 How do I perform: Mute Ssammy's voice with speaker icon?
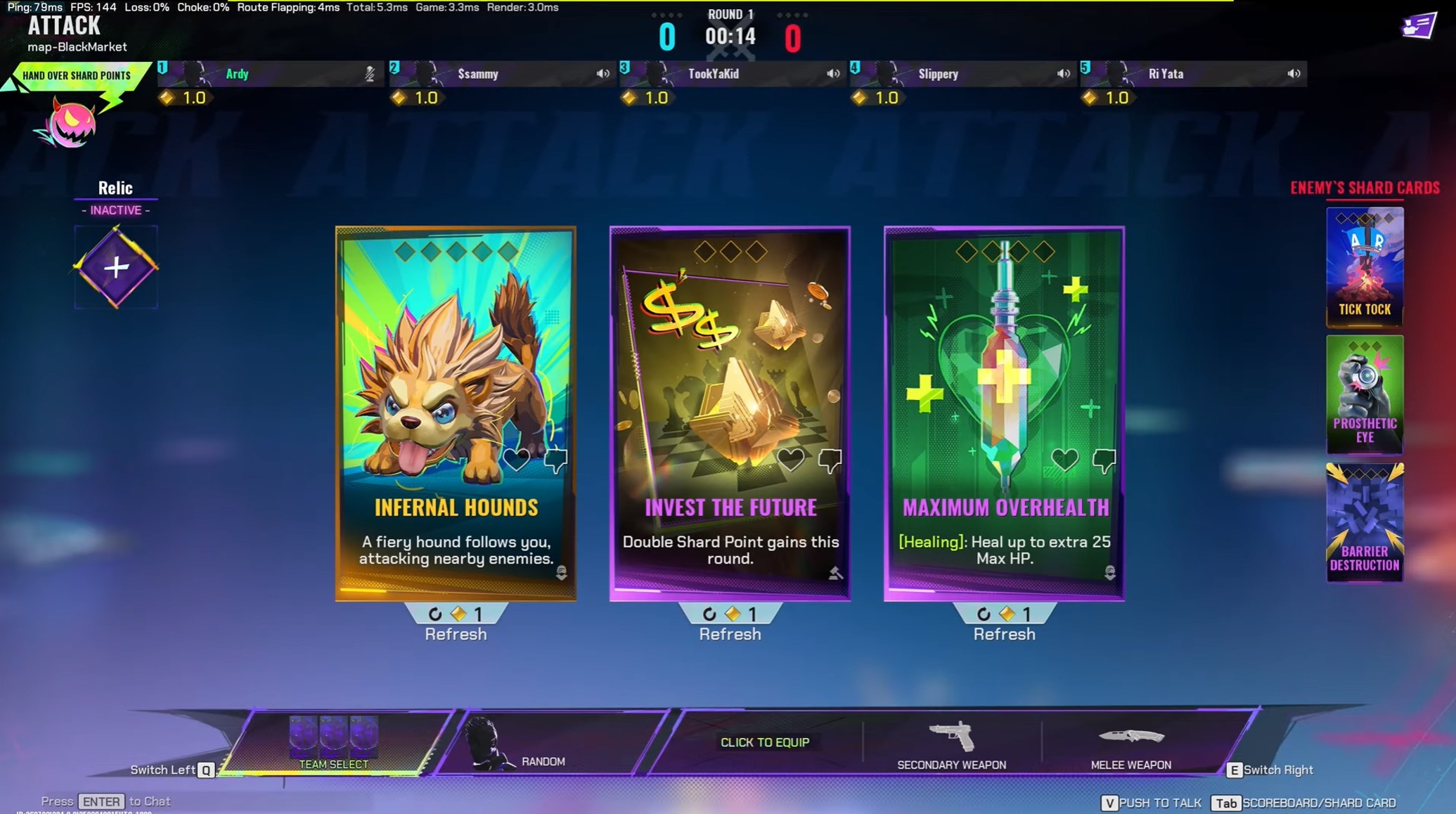603,74
